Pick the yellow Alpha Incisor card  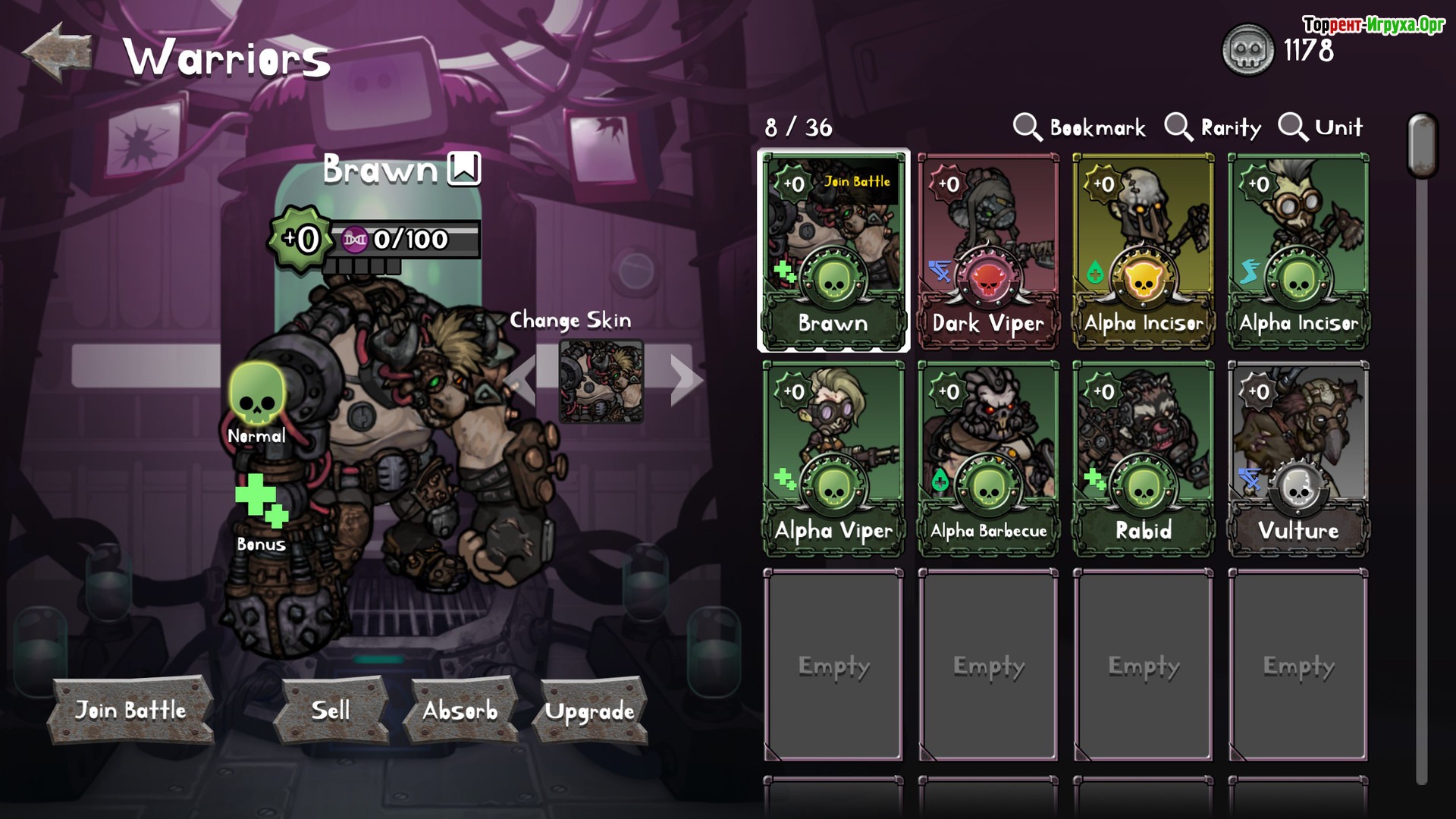click(x=1144, y=251)
